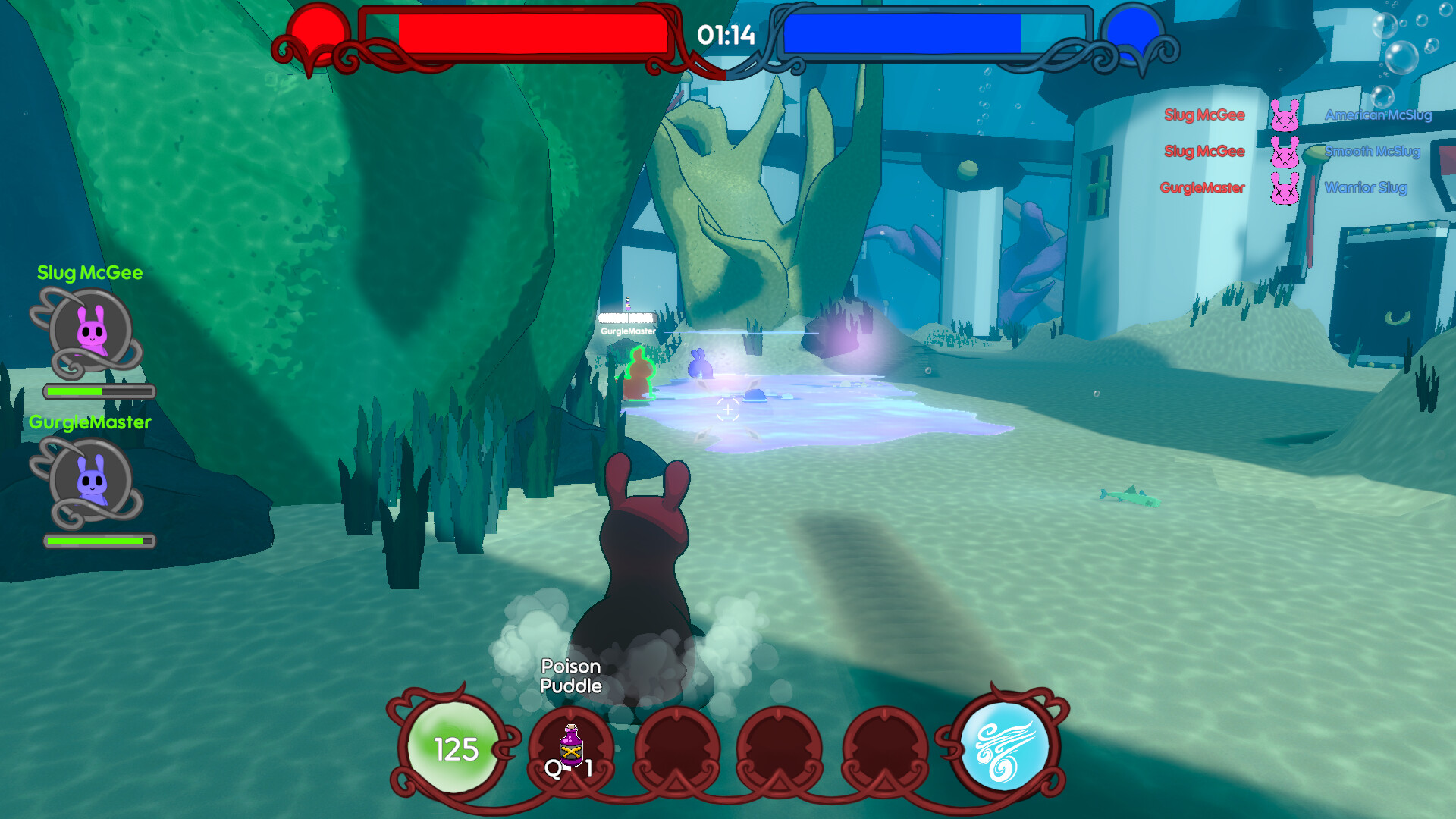Screen dimensions: 1456x819
Task: Select the Warrior Slug kill feed entry
Action: click(1365, 188)
